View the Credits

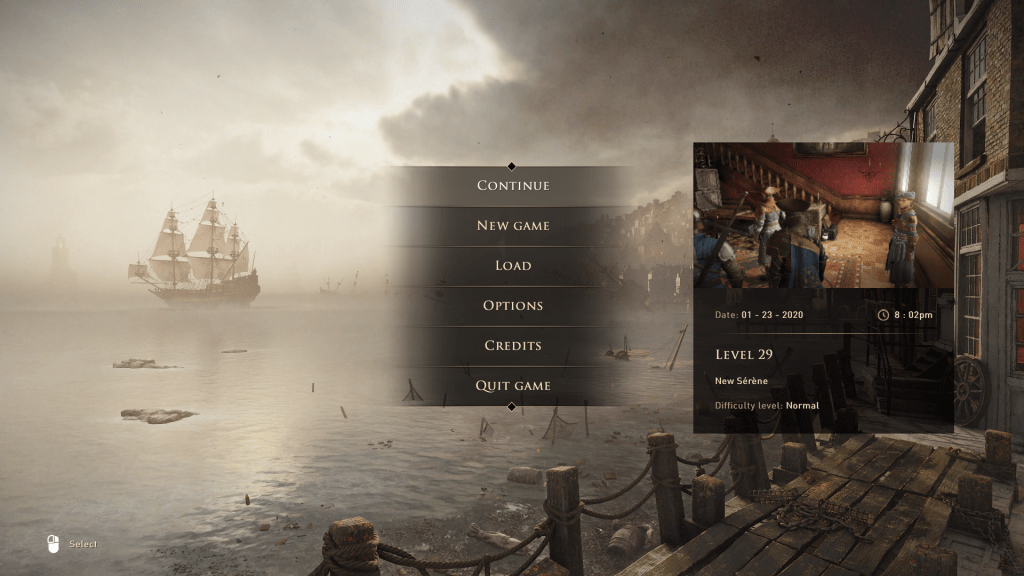pos(512,346)
